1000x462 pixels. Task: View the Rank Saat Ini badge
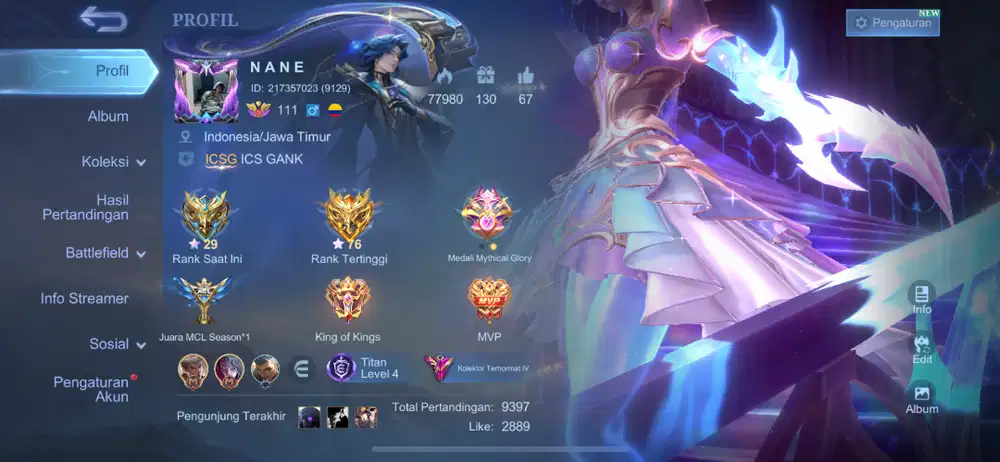pos(207,217)
